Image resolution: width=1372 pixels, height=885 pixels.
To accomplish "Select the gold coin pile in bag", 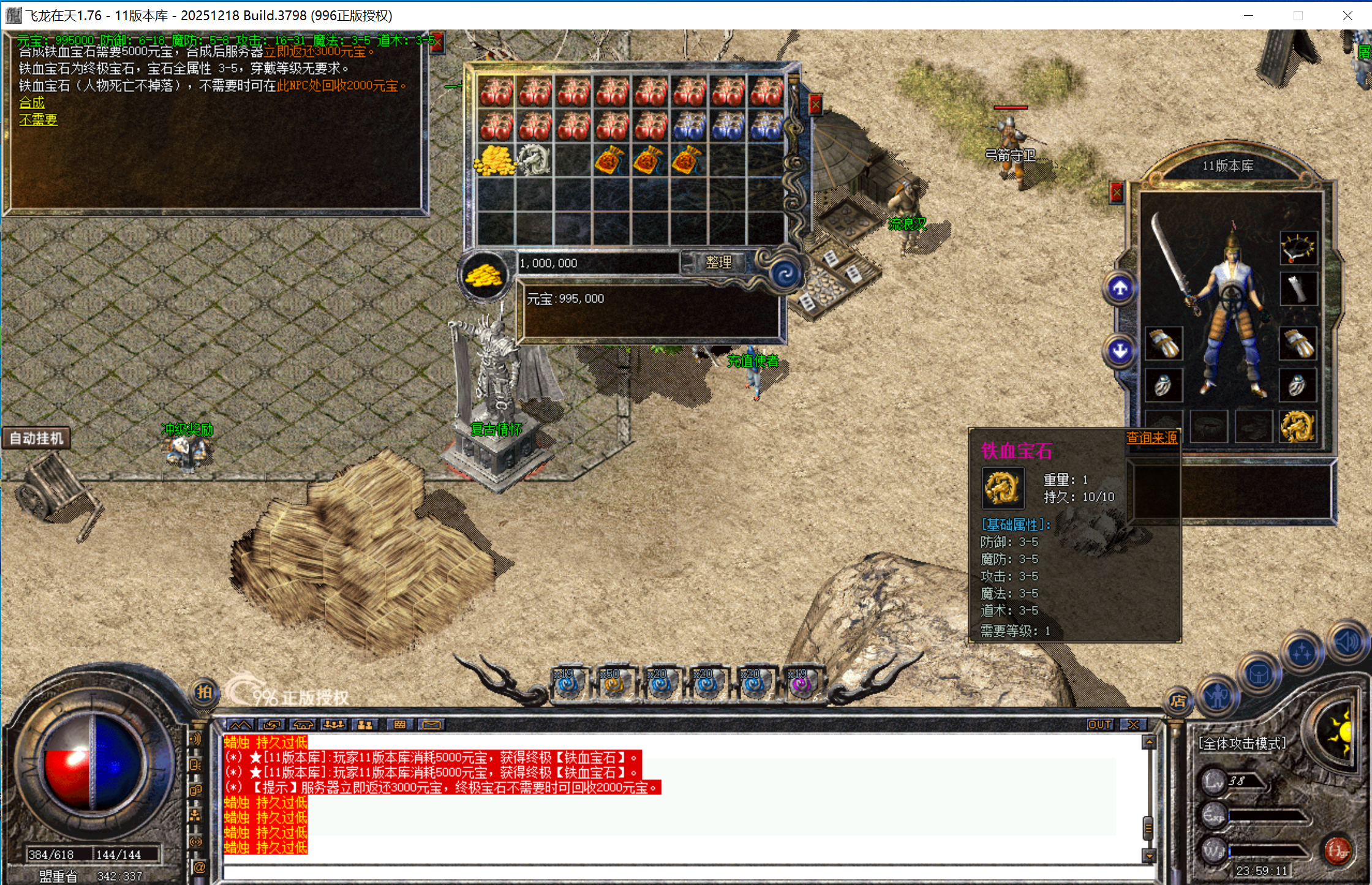I will point(496,160).
